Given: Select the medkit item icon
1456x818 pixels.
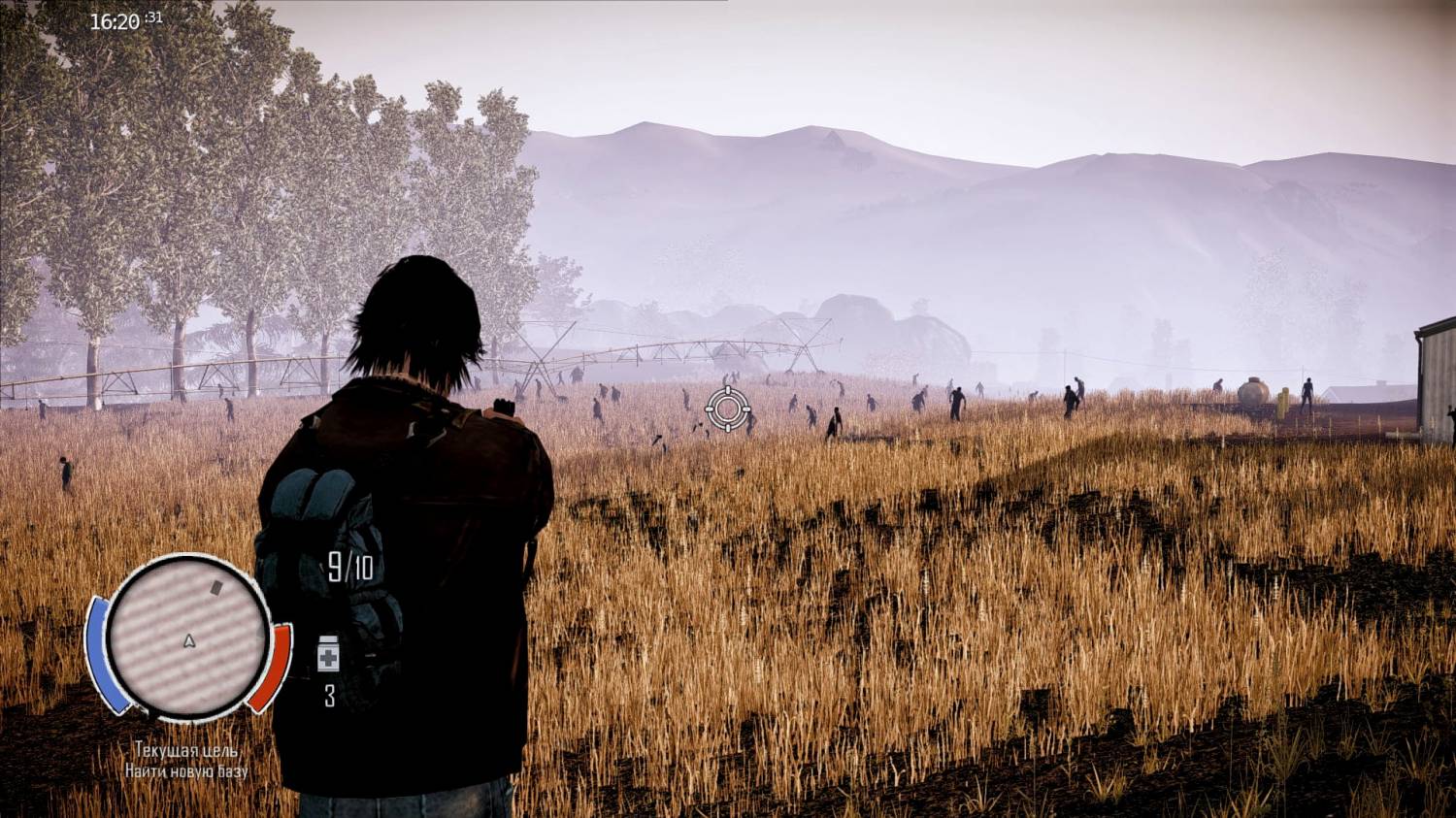Looking at the screenshot, I should pos(328,655).
